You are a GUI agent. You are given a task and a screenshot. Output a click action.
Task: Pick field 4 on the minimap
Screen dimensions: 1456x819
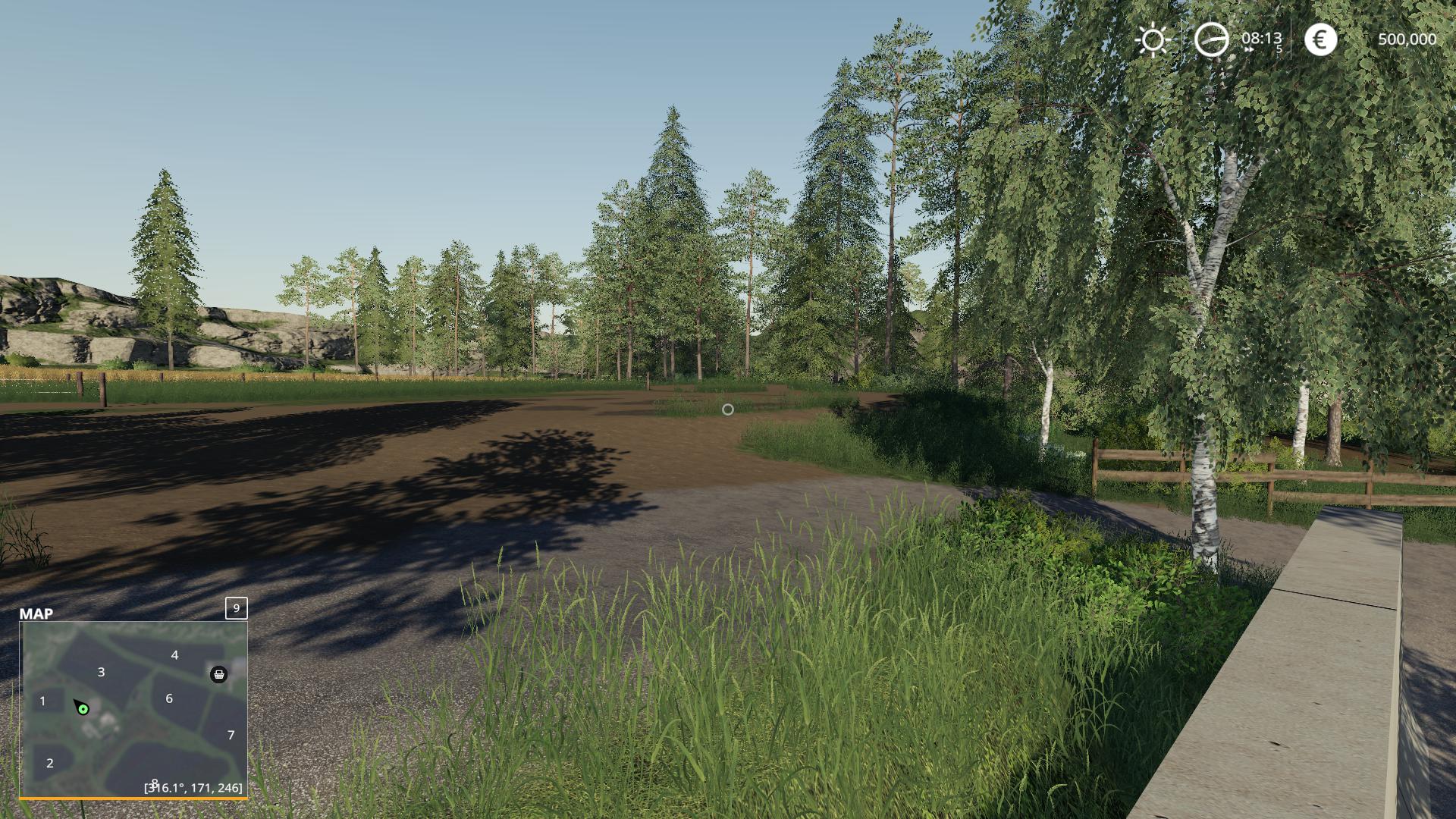pyautogui.click(x=174, y=655)
